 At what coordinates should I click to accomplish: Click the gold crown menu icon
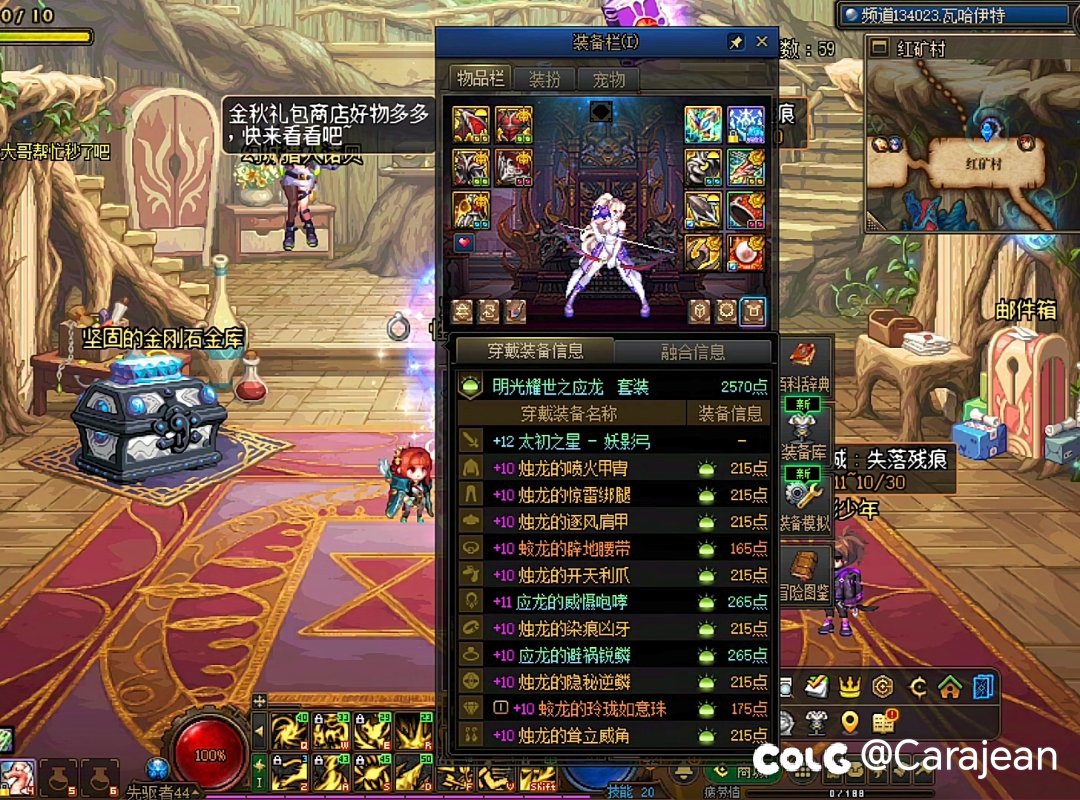pyautogui.click(x=850, y=687)
